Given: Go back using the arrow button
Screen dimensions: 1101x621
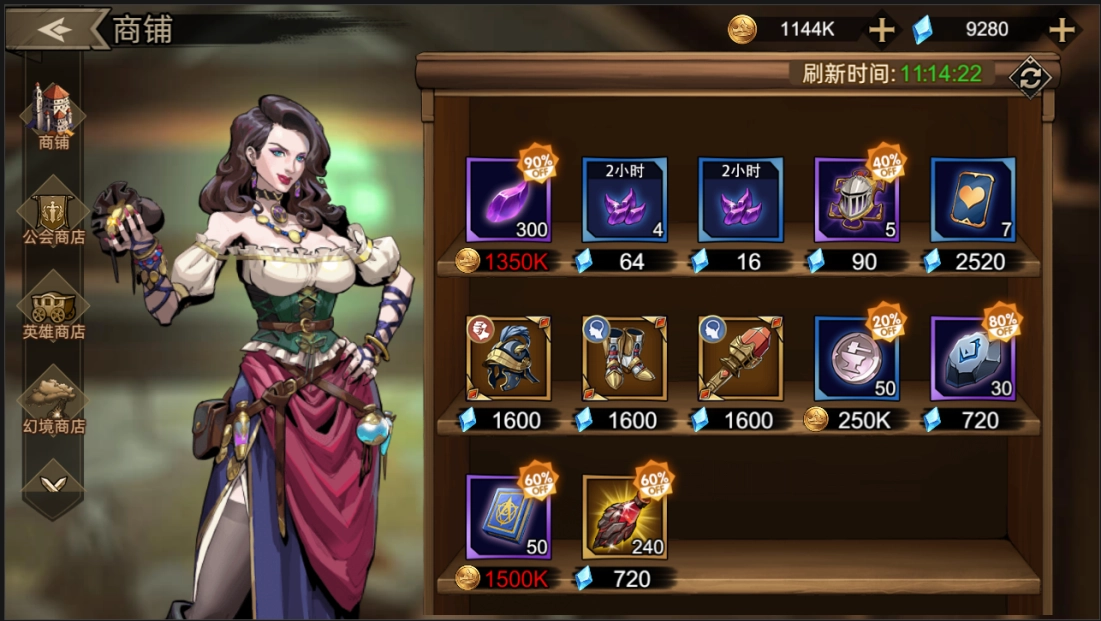Looking at the screenshot, I should point(55,28).
